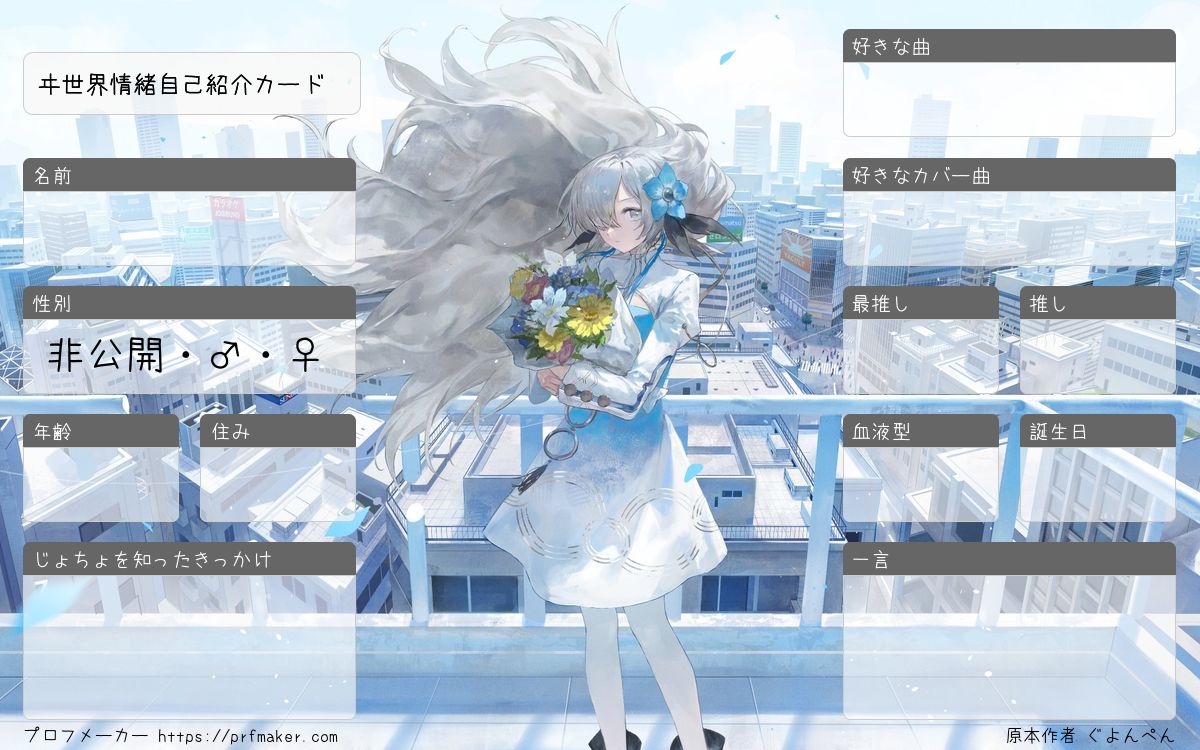Click the 推し field beside 最推し
Screen dimensions: 1200x750
[x=1098, y=356]
